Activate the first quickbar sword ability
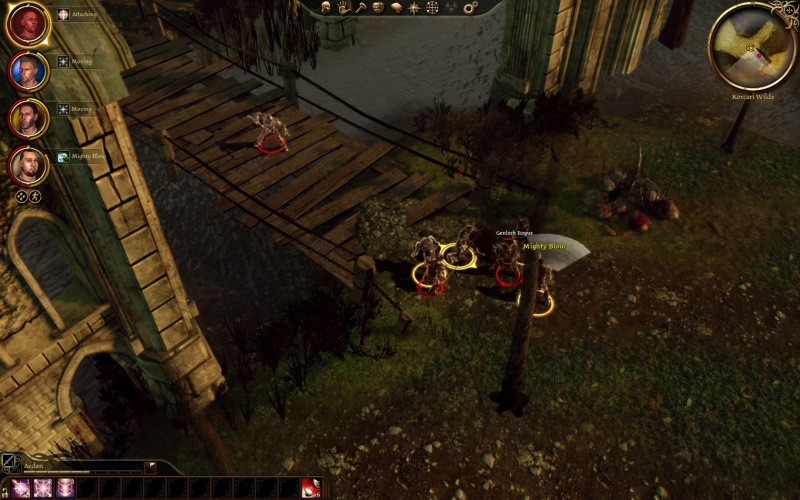Image resolution: width=800 pixels, height=500 pixels. [19, 489]
